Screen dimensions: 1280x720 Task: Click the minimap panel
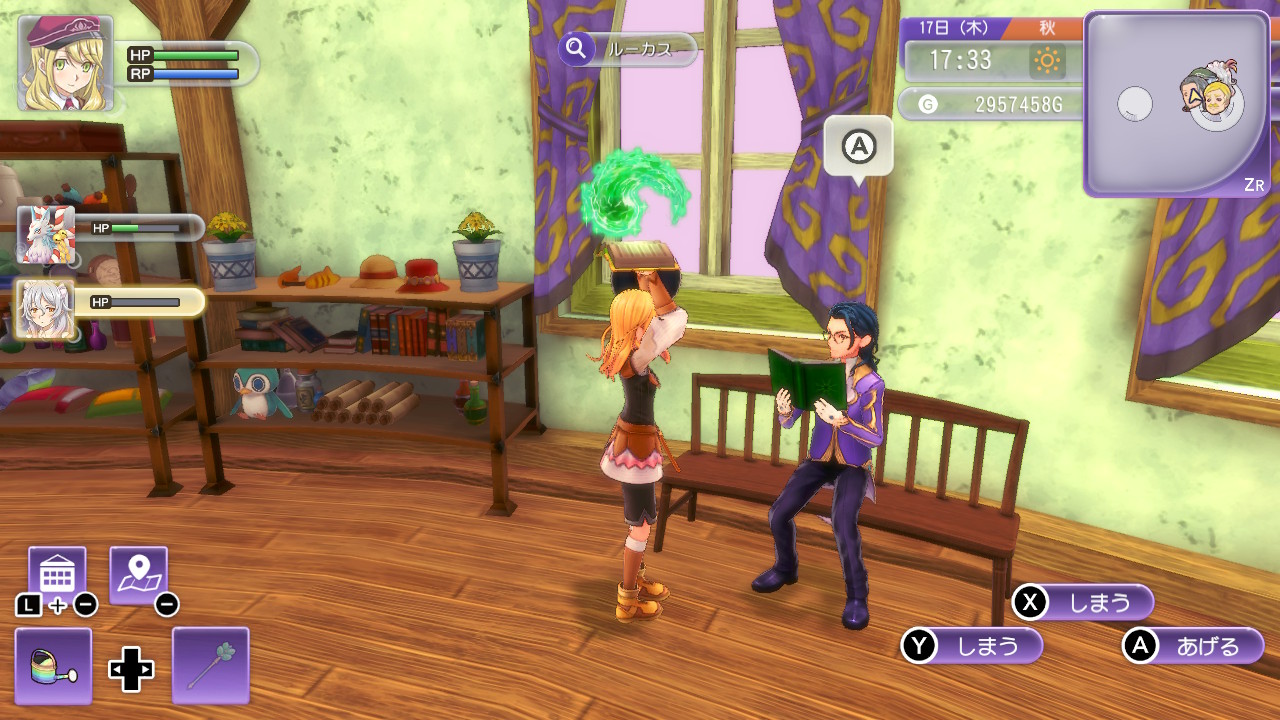1176,104
